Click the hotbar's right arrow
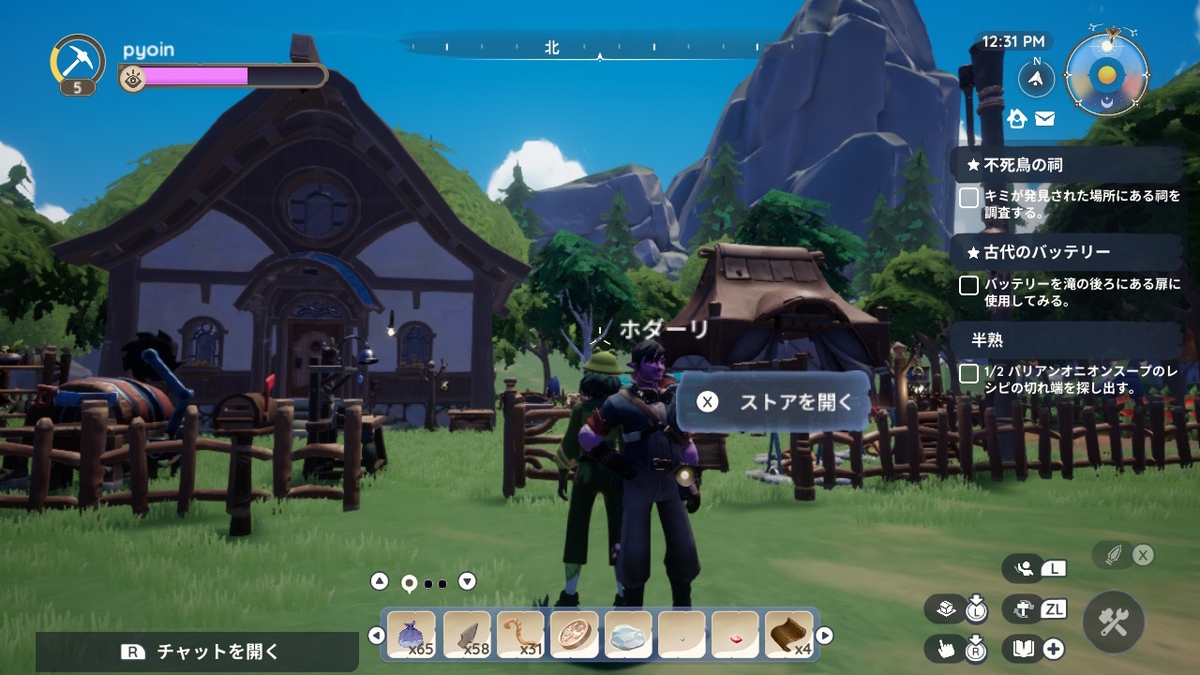The image size is (1200, 675). [x=825, y=635]
